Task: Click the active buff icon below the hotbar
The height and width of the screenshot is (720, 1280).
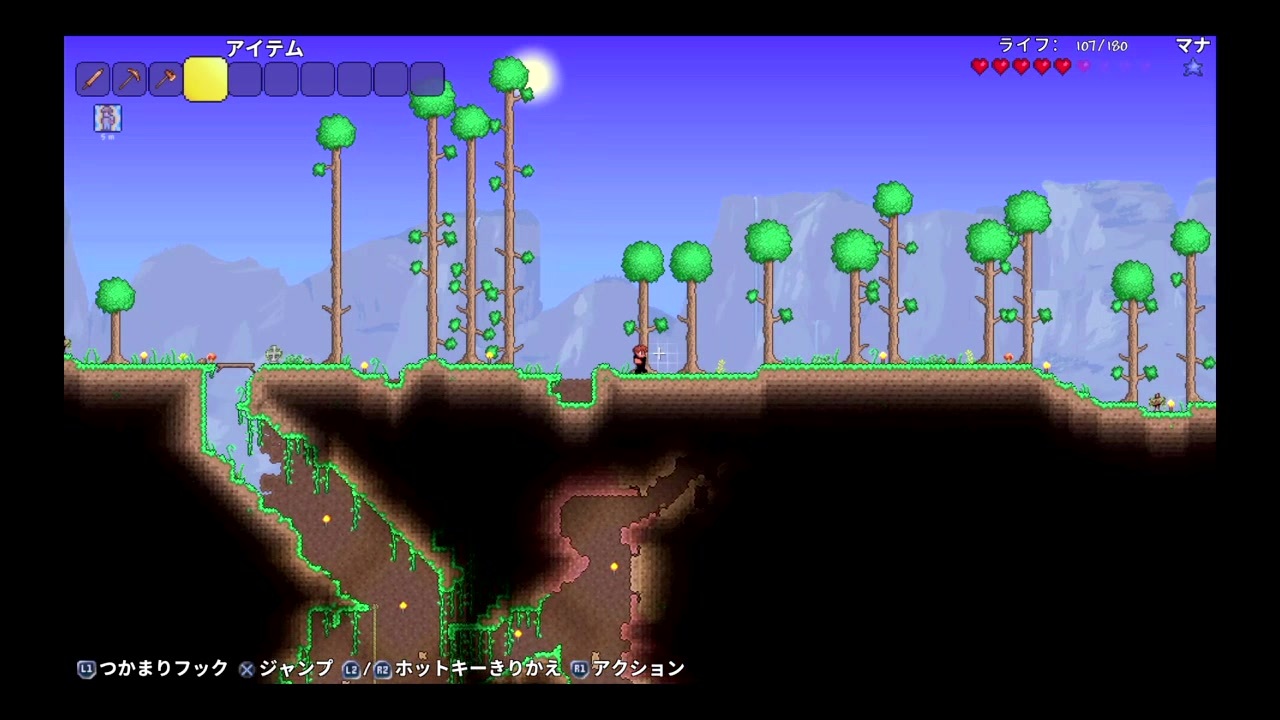Action: (x=107, y=119)
